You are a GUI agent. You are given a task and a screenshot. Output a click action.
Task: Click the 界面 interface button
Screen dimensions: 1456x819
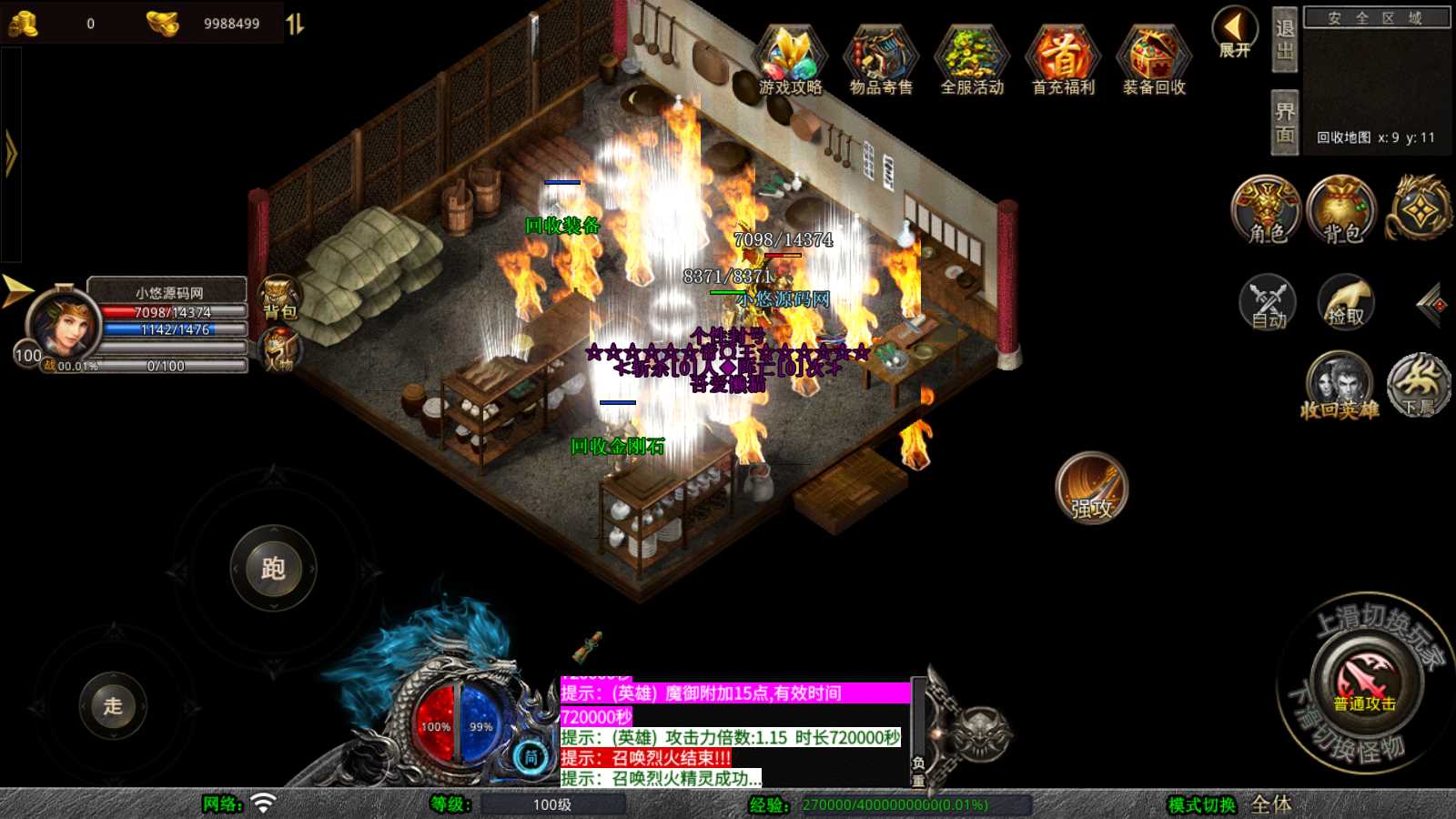pyautogui.click(x=1285, y=123)
